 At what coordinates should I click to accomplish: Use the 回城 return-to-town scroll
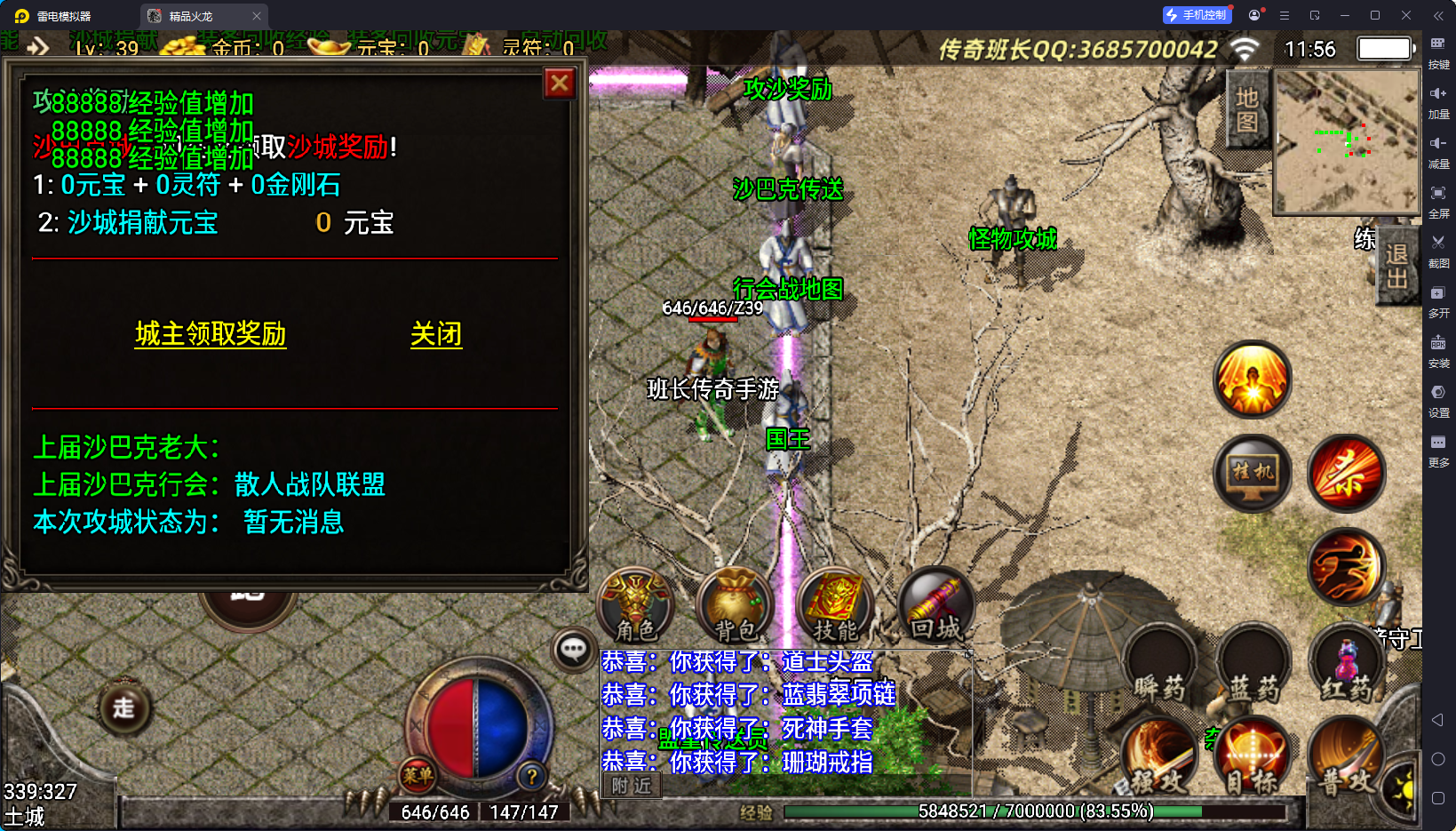point(935,607)
